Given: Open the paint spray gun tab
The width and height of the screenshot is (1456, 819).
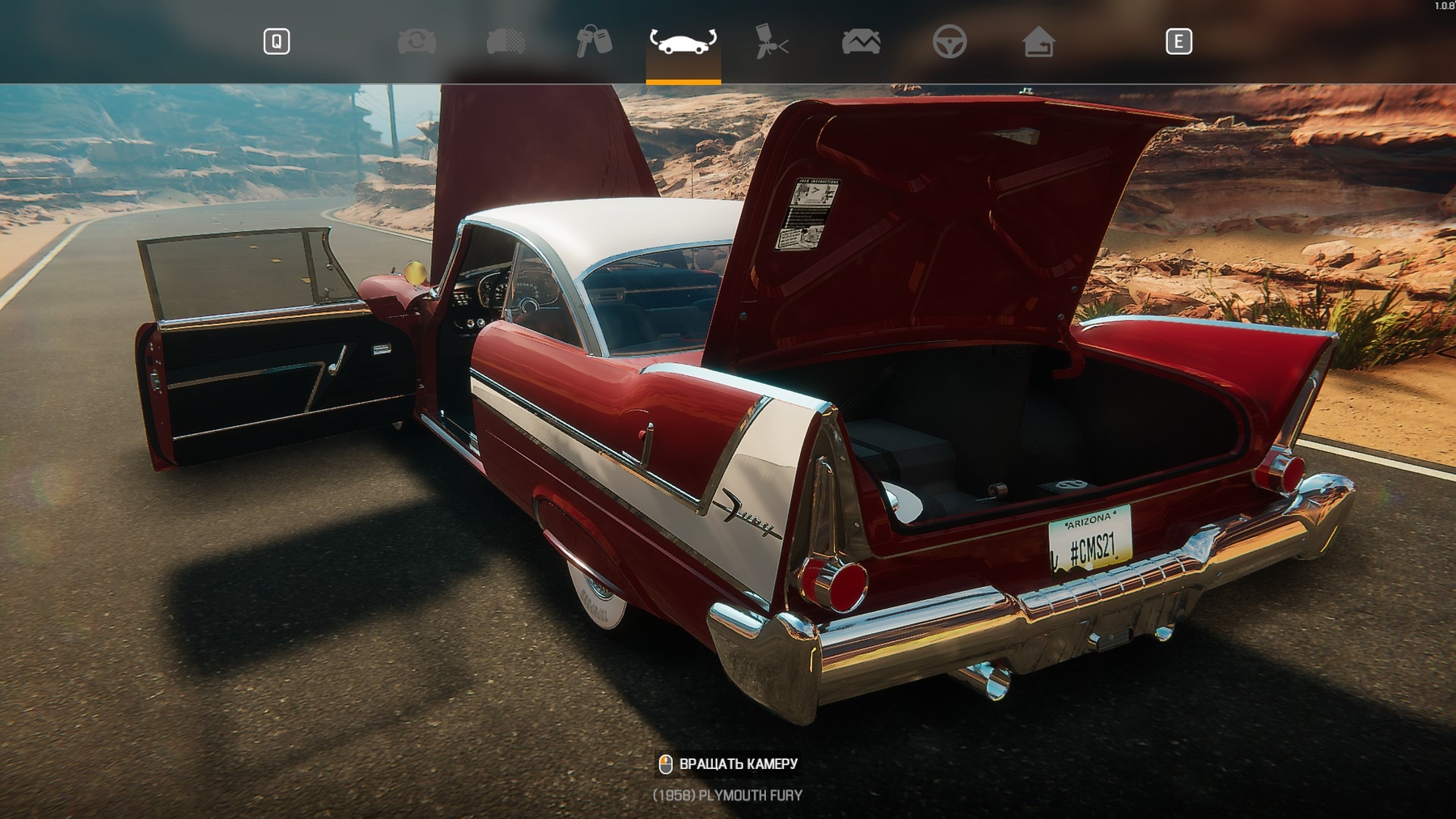Looking at the screenshot, I should tap(772, 41).
